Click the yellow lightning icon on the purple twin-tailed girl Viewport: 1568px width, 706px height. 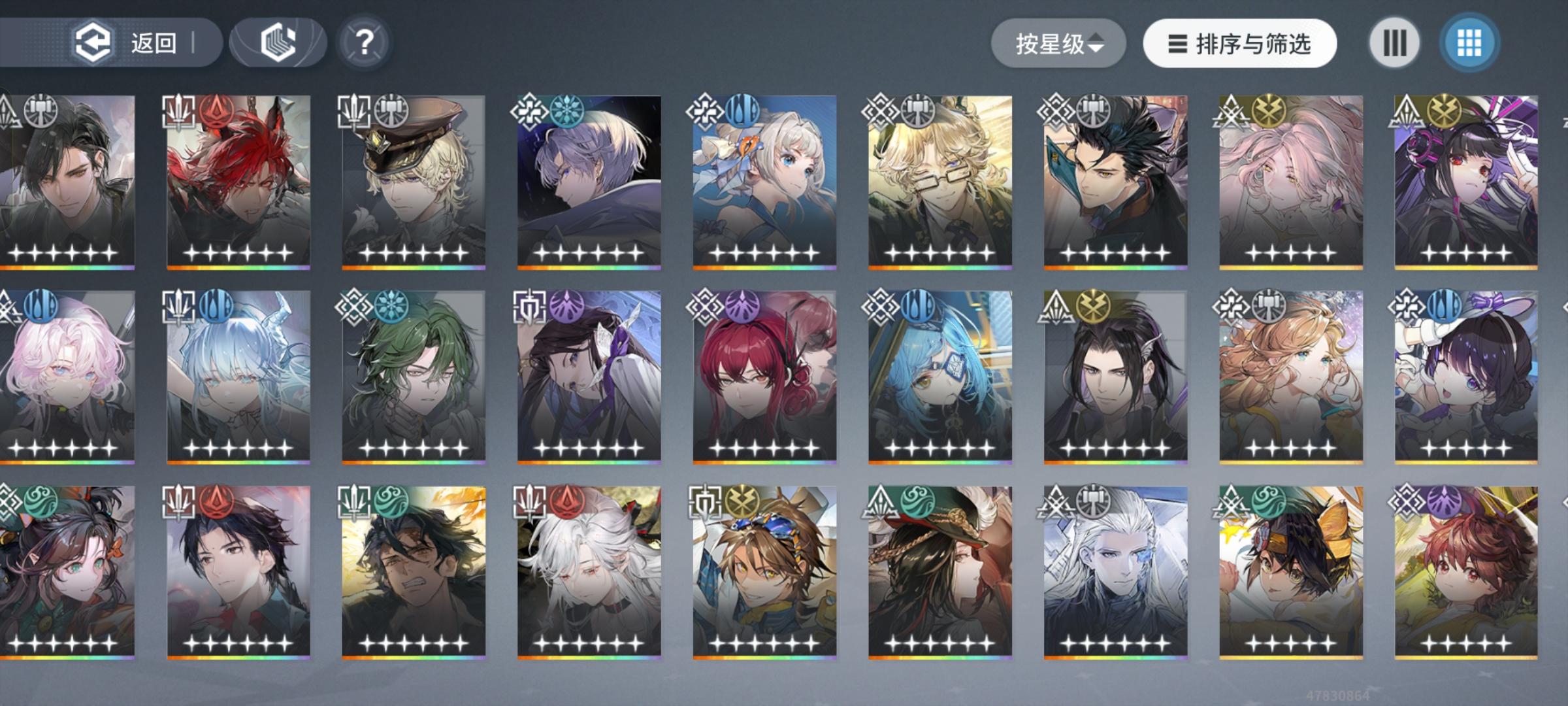pyautogui.click(x=1446, y=112)
